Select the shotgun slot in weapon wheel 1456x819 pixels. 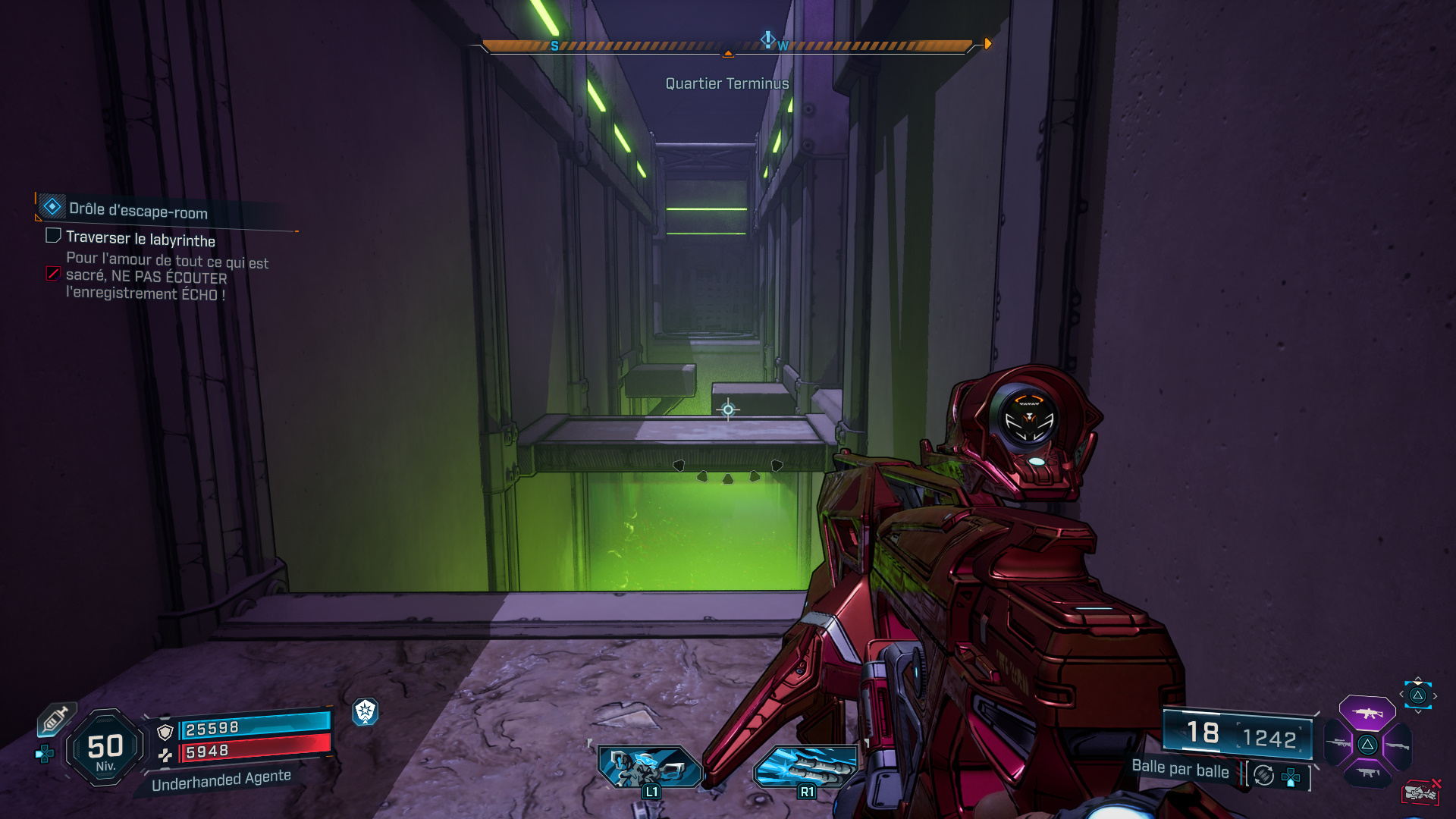pyautogui.click(x=1398, y=745)
